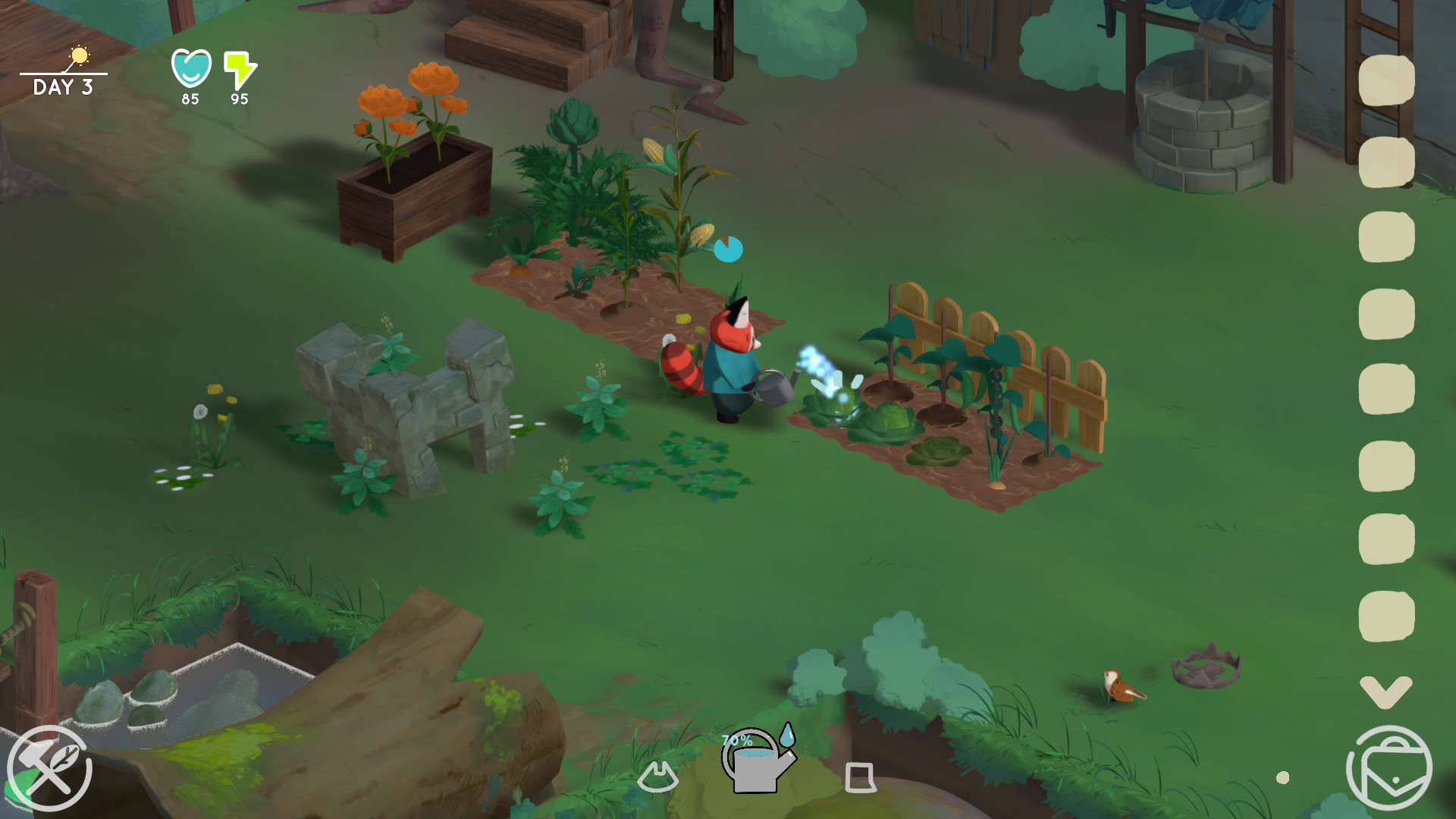Screen dimensions: 1456x819
Task: Select the empty square tool slot
Action: (861, 777)
